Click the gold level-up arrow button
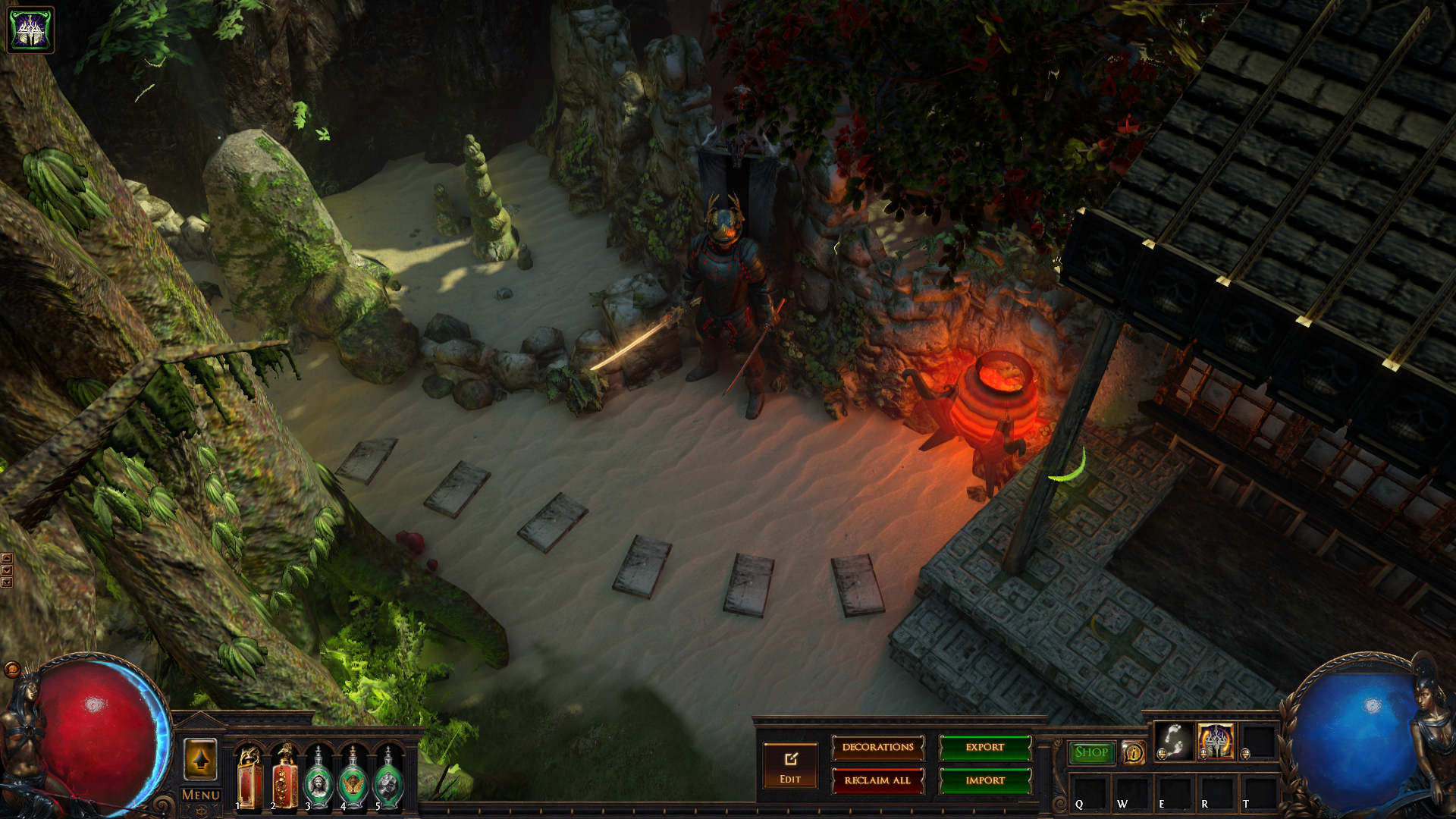The image size is (1456, 819). 201,759
